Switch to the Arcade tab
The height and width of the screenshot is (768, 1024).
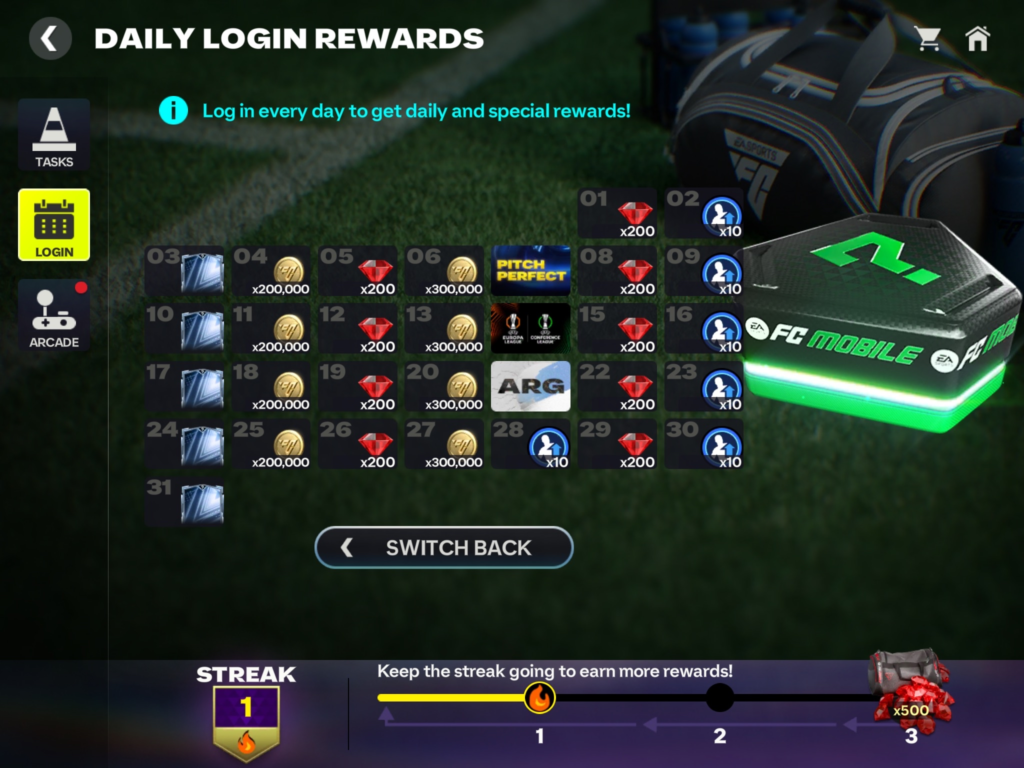54,315
